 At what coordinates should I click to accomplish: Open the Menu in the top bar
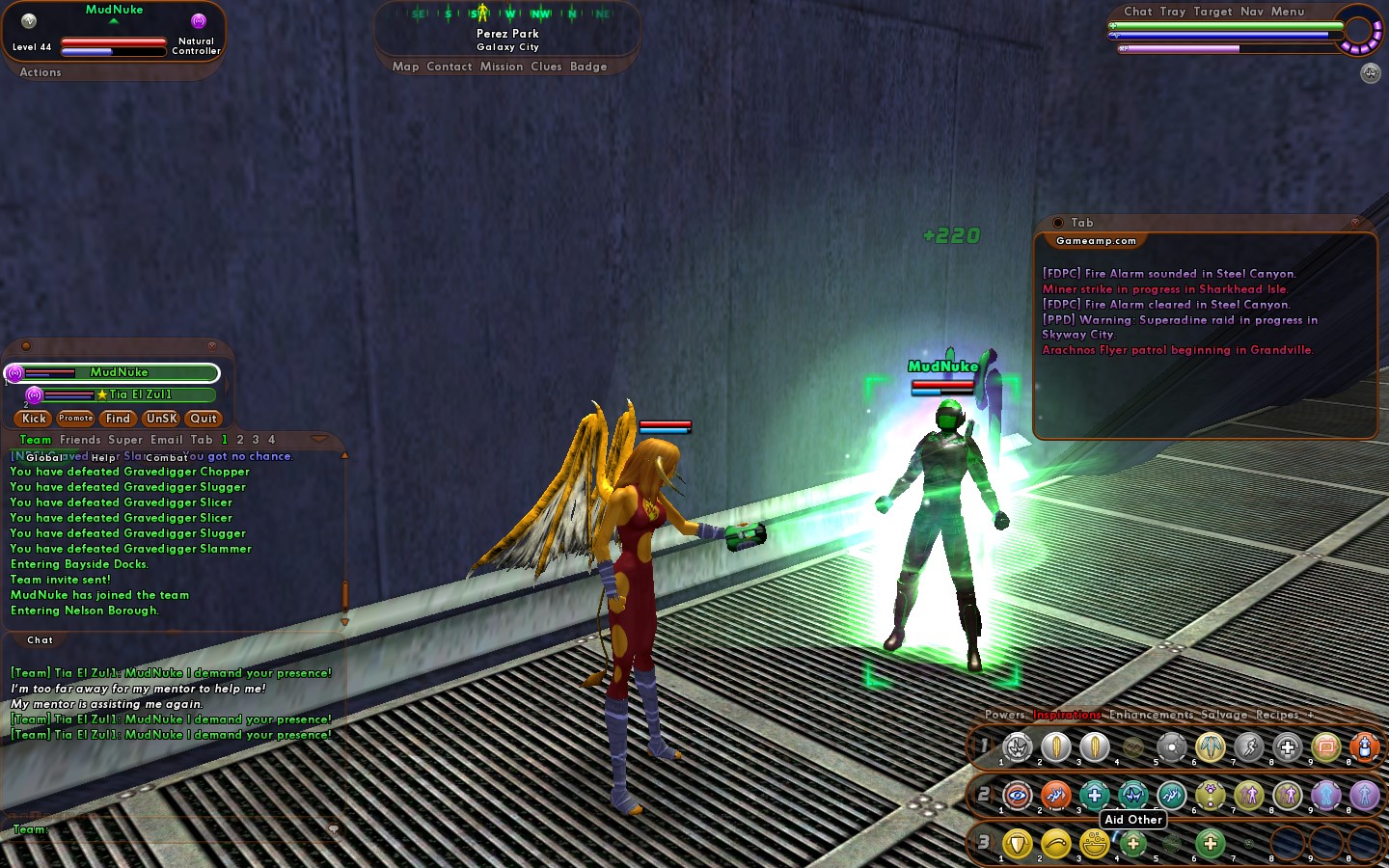(1288, 12)
